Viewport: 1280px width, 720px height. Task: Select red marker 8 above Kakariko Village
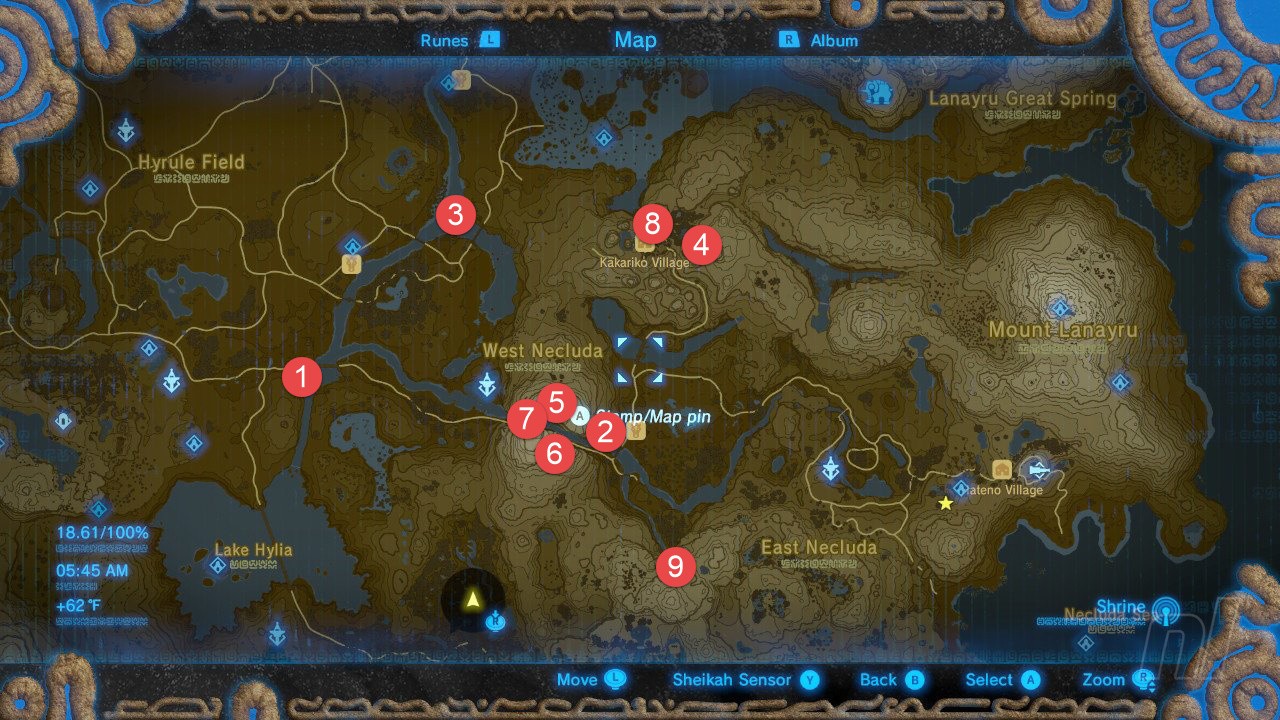(651, 224)
